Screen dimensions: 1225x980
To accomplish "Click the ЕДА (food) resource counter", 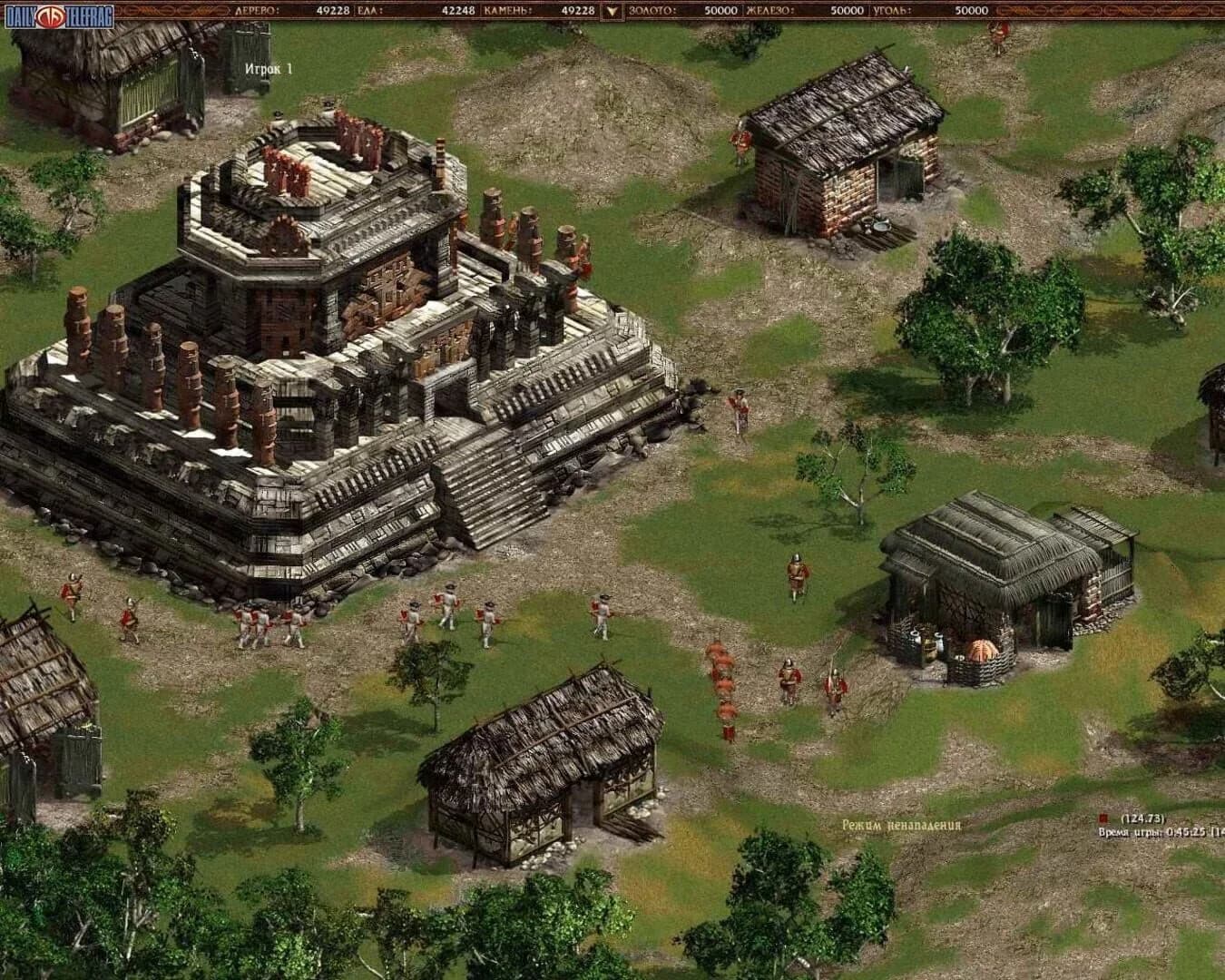I will point(413,9).
